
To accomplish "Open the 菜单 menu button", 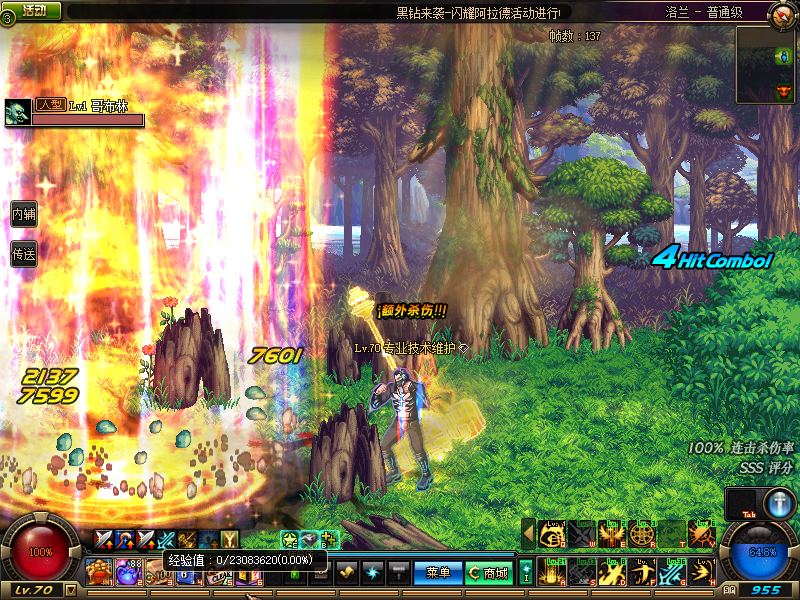I will tap(437, 573).
